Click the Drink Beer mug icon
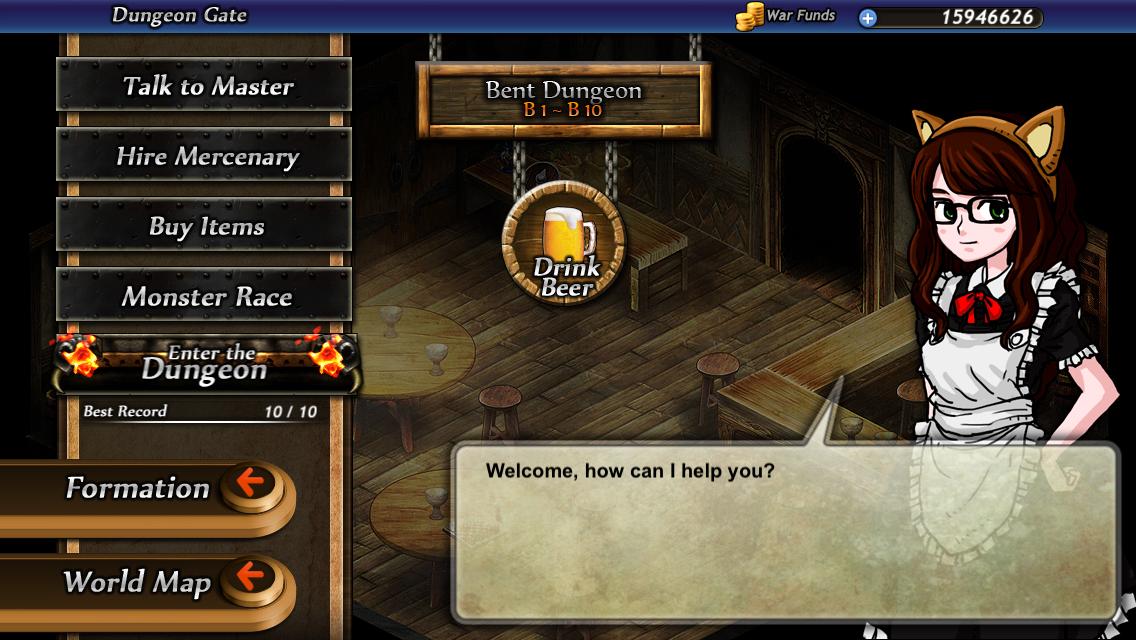 (565, 243)
